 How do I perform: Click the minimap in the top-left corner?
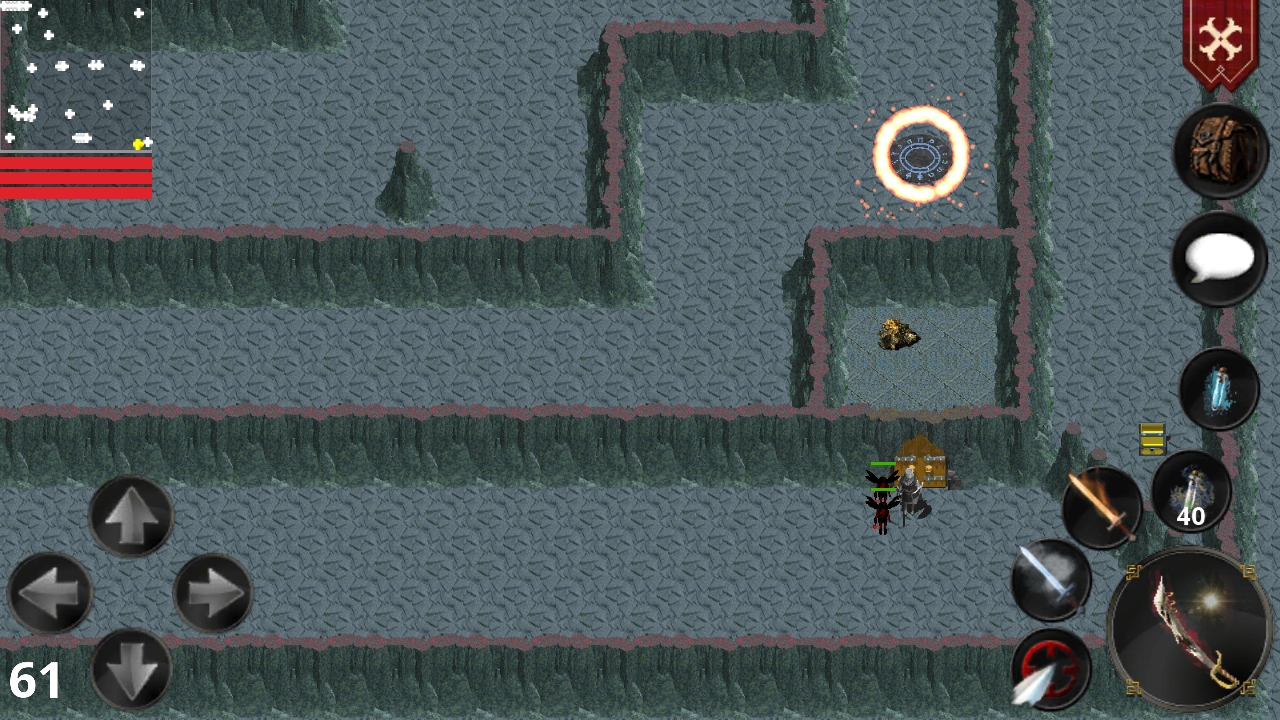pos(75,70)
